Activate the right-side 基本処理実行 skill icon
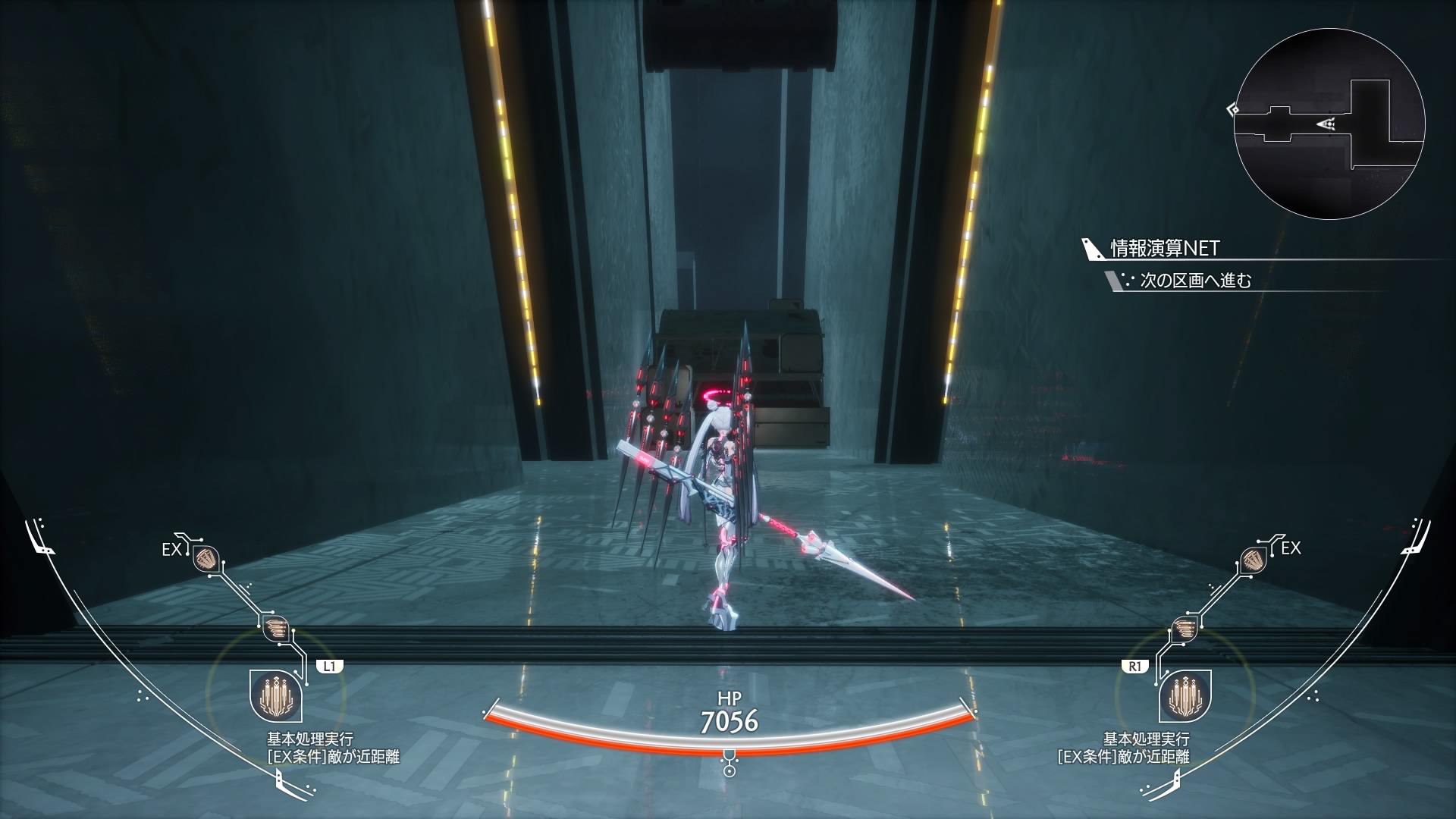 [x=1185, y=695]
